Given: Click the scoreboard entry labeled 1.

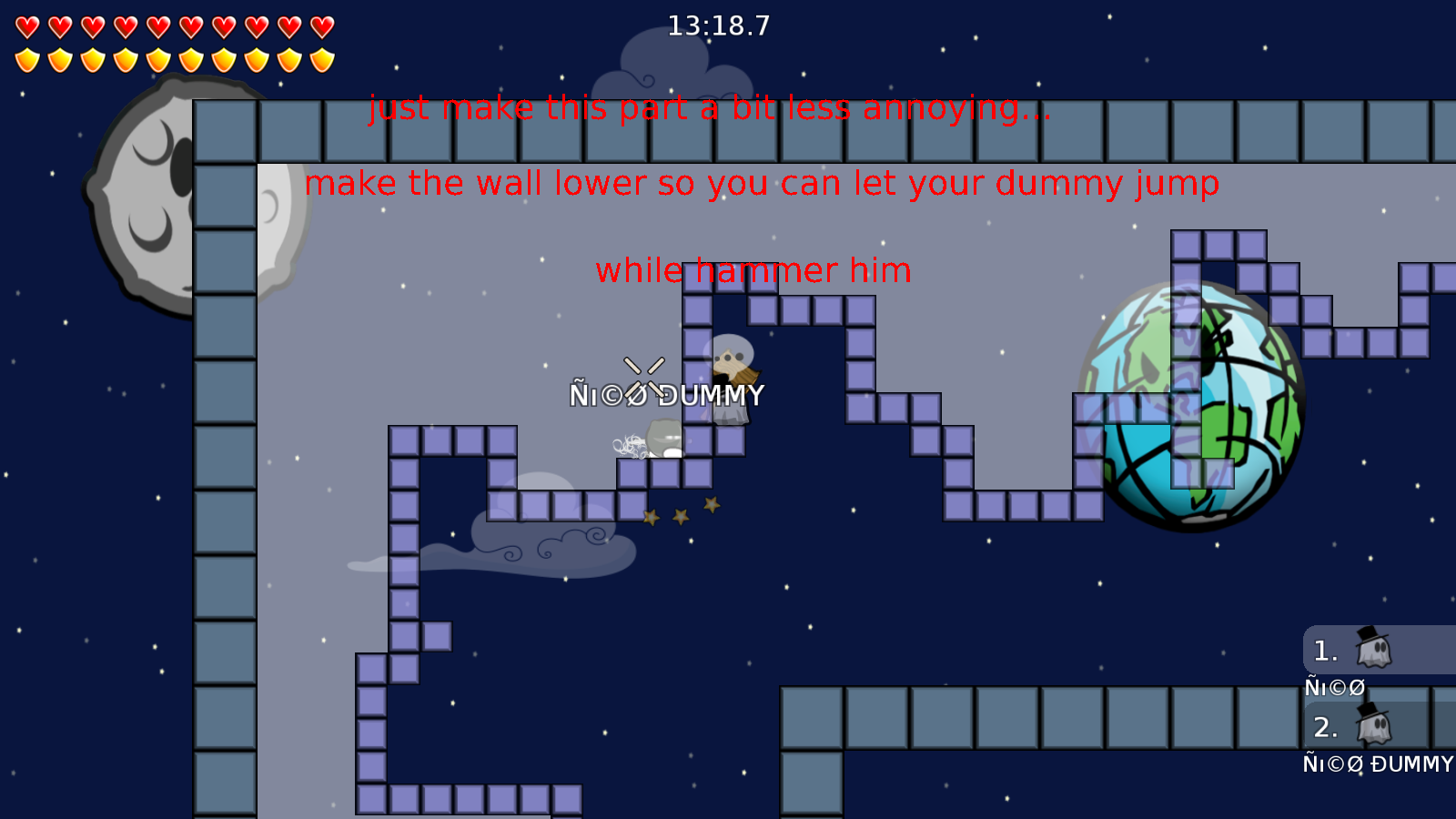Looking at the screenshot, I should pos(1325,651).
